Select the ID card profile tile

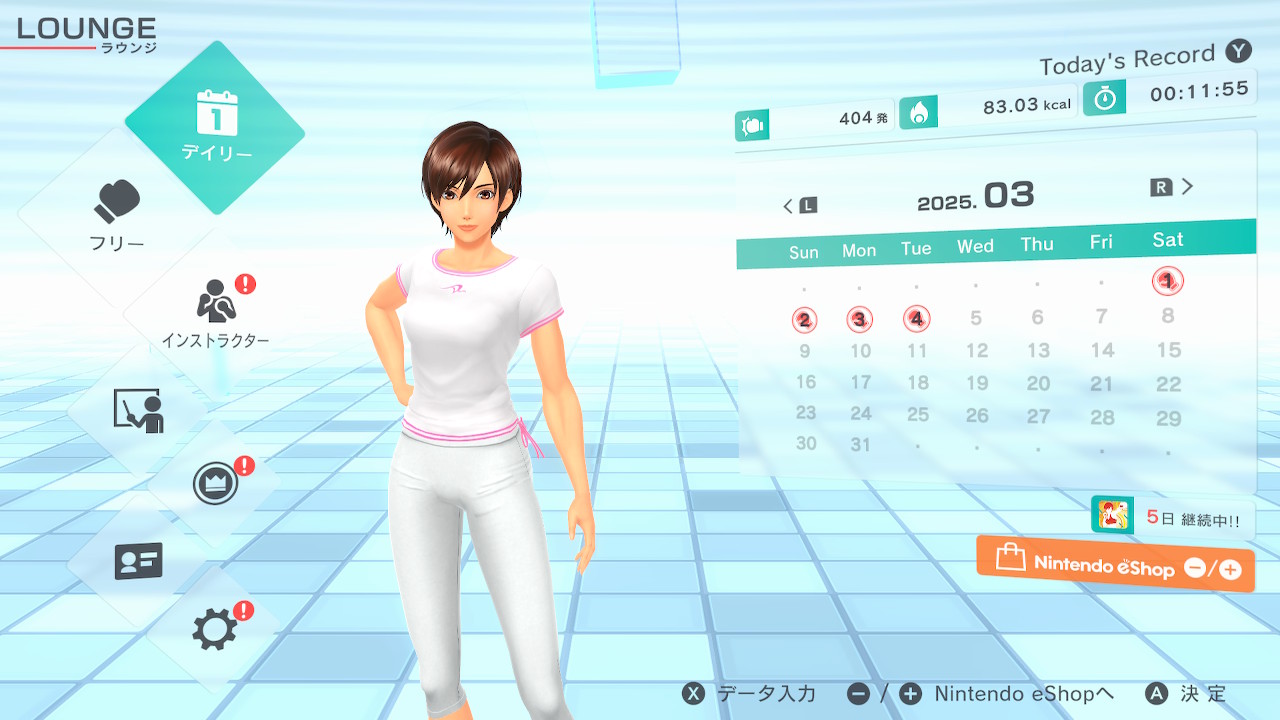click(x=138, y=561)
